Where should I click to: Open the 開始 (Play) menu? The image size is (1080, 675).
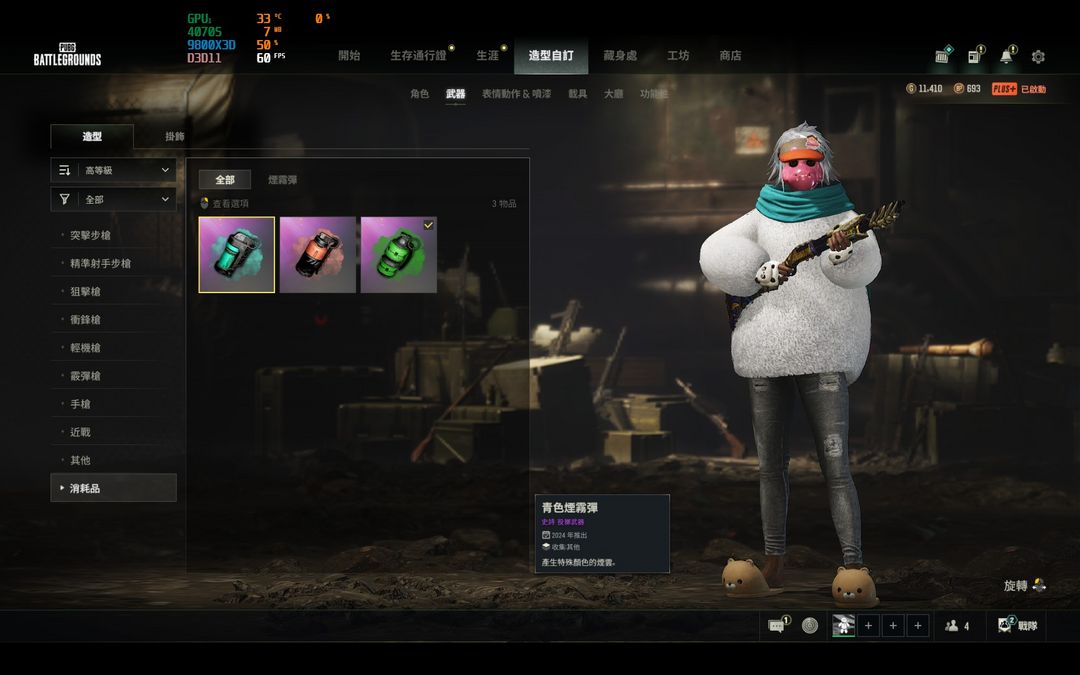click(349, 56)
